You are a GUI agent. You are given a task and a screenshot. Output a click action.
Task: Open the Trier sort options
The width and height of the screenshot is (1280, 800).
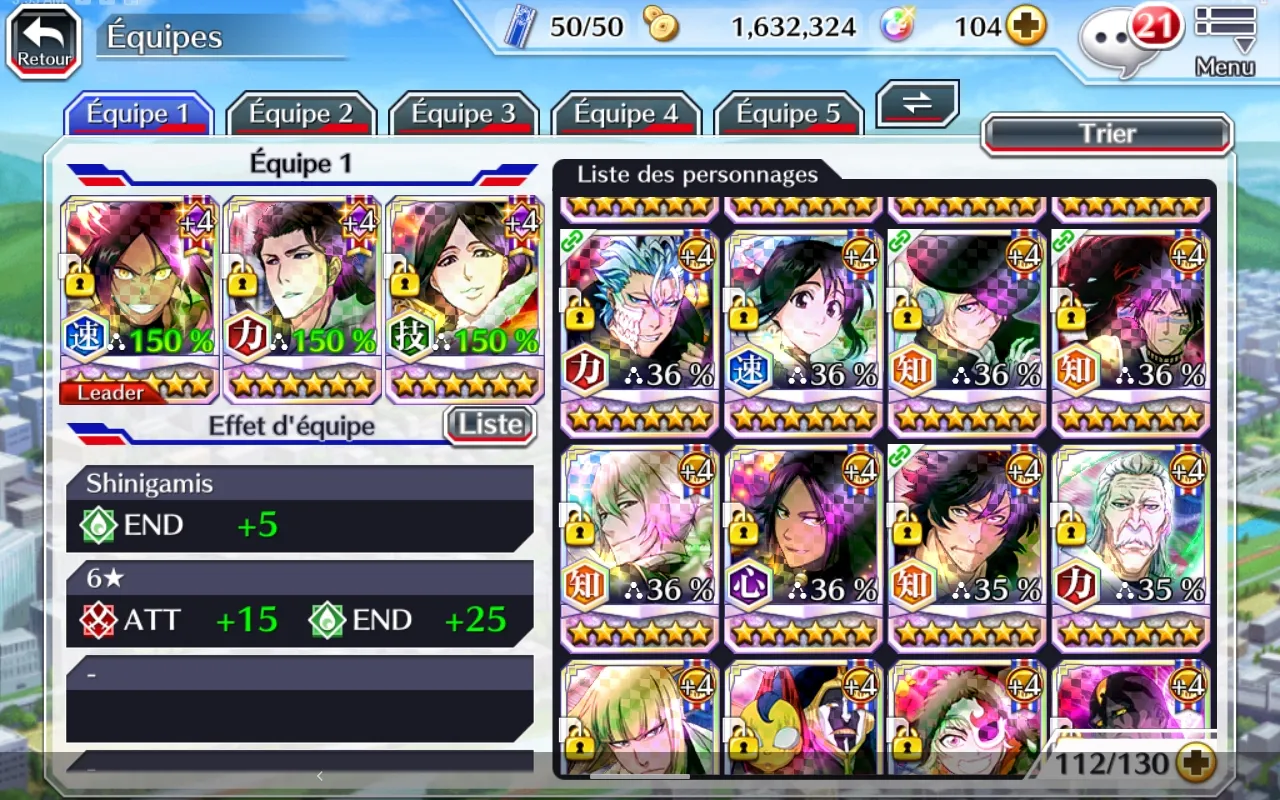pyautogui.click(x=1107, y=134)
